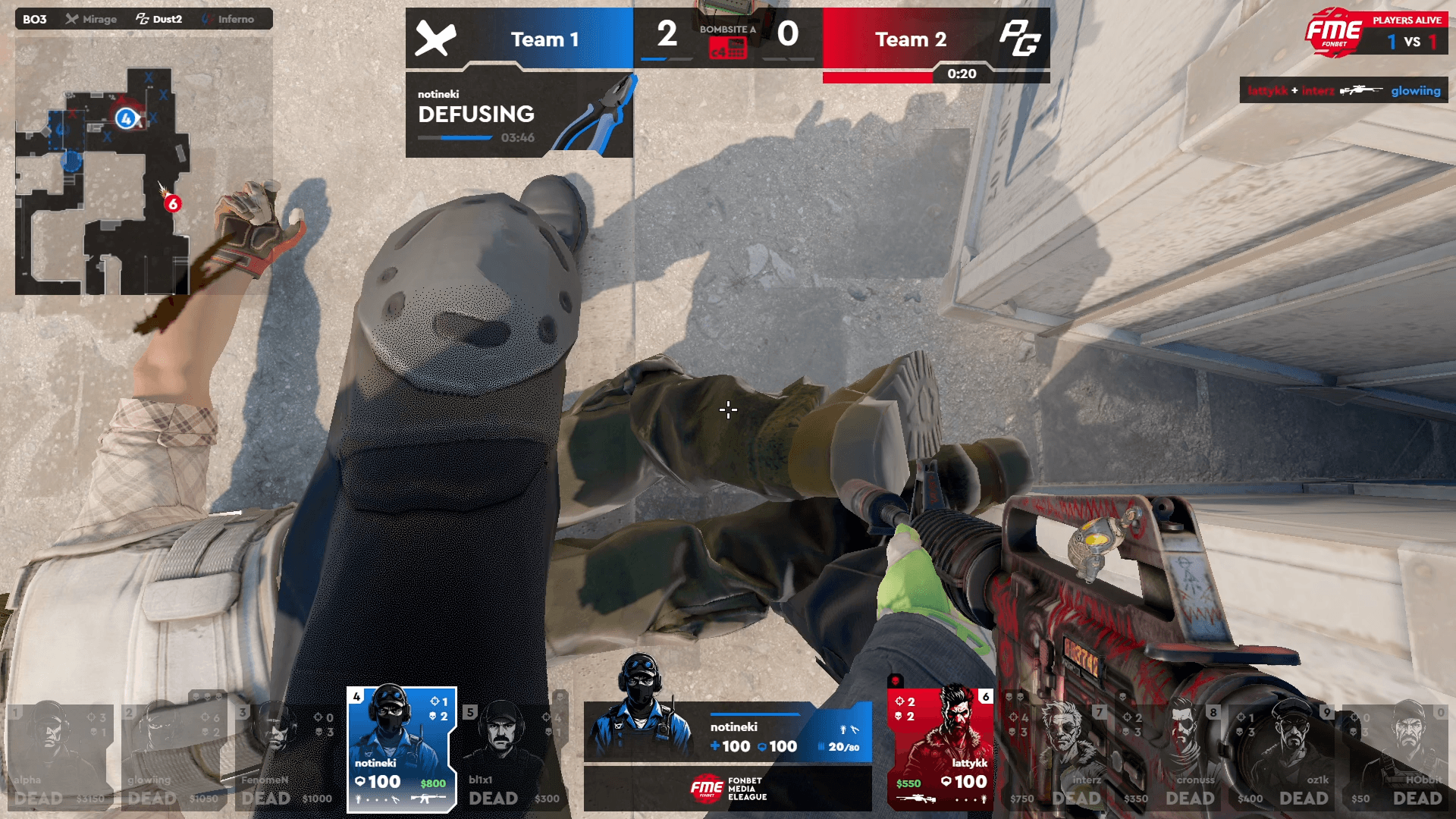Open the FME Fonbet logo
Screen dimensions: 1456x819
click(1333, 32)
